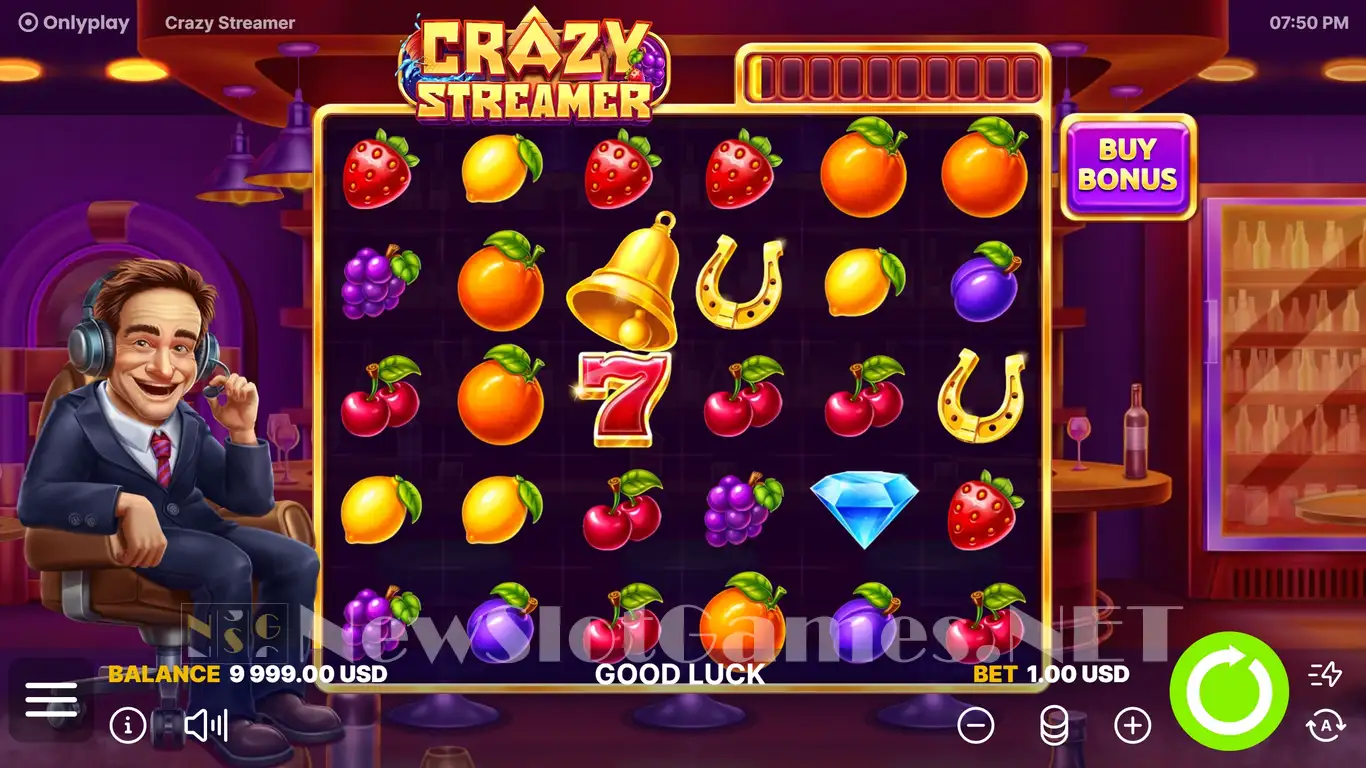This screenshot has width=1366, height=768.
Task: Show the game info screen
Action: point(128,725)
